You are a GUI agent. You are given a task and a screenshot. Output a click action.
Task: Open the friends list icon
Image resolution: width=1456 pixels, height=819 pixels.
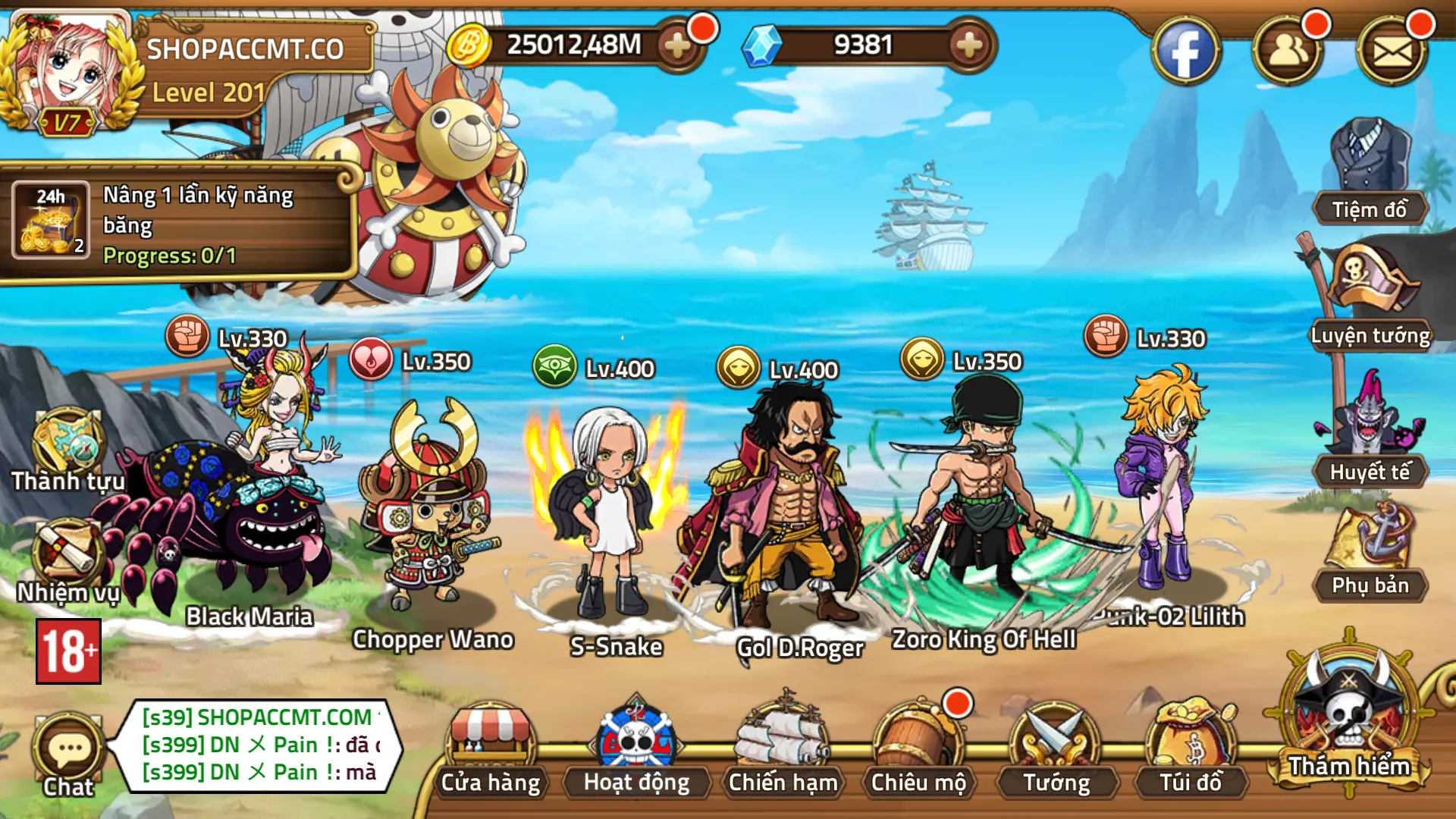(1288, 52)
